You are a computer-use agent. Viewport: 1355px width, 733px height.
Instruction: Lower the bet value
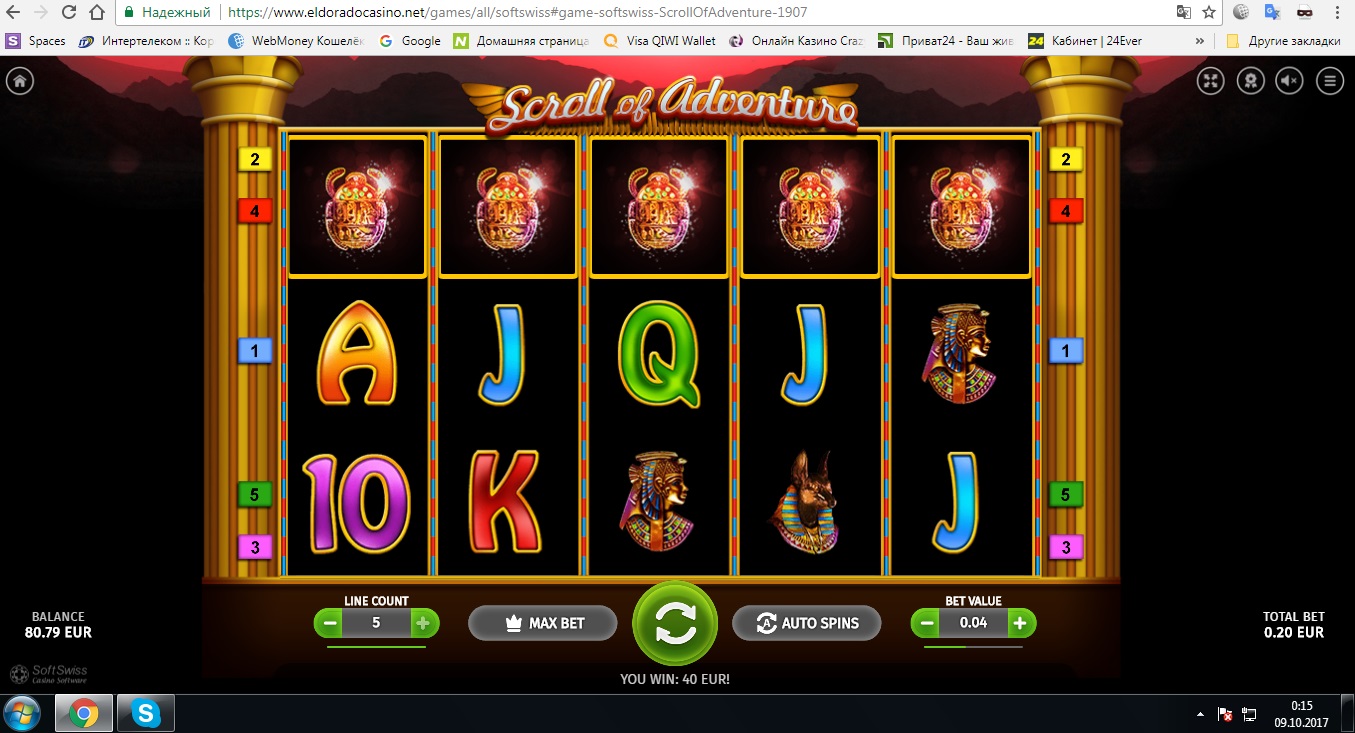tap(926, 623)
